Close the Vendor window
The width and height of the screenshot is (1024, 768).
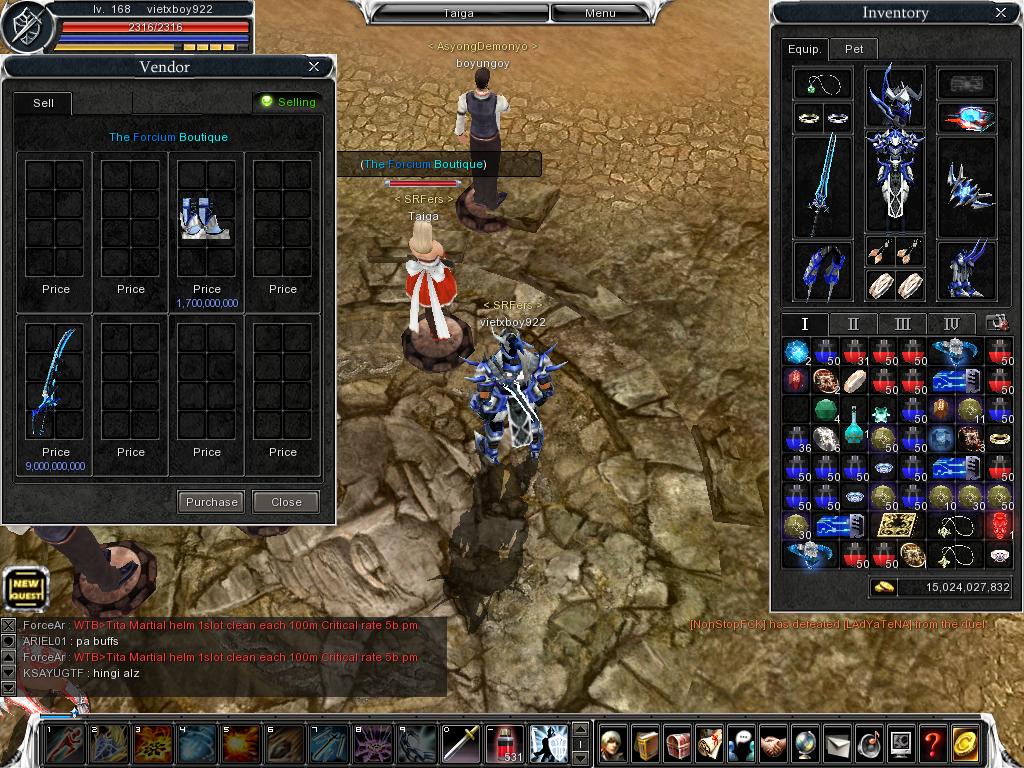tap(314, 67)
